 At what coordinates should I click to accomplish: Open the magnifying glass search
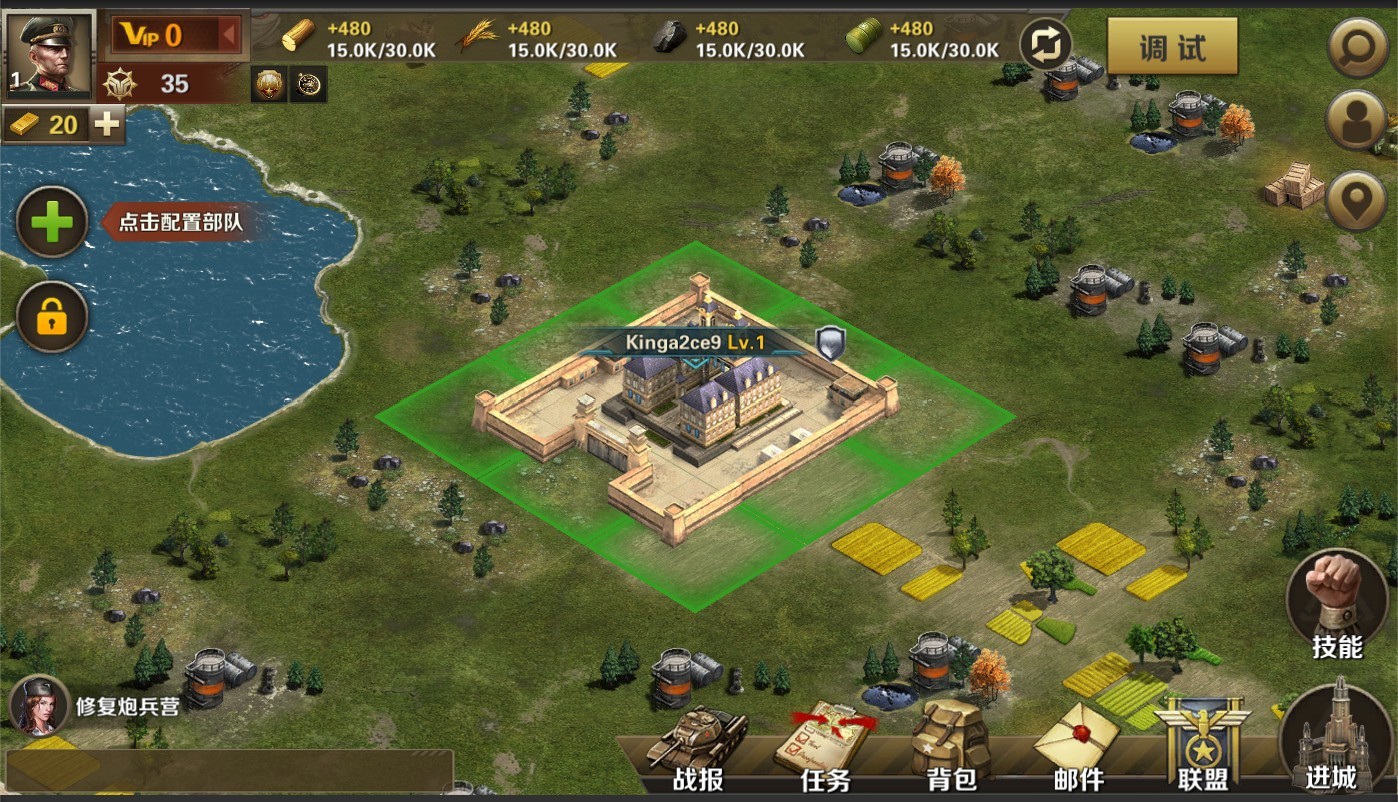click(1356, 46)
